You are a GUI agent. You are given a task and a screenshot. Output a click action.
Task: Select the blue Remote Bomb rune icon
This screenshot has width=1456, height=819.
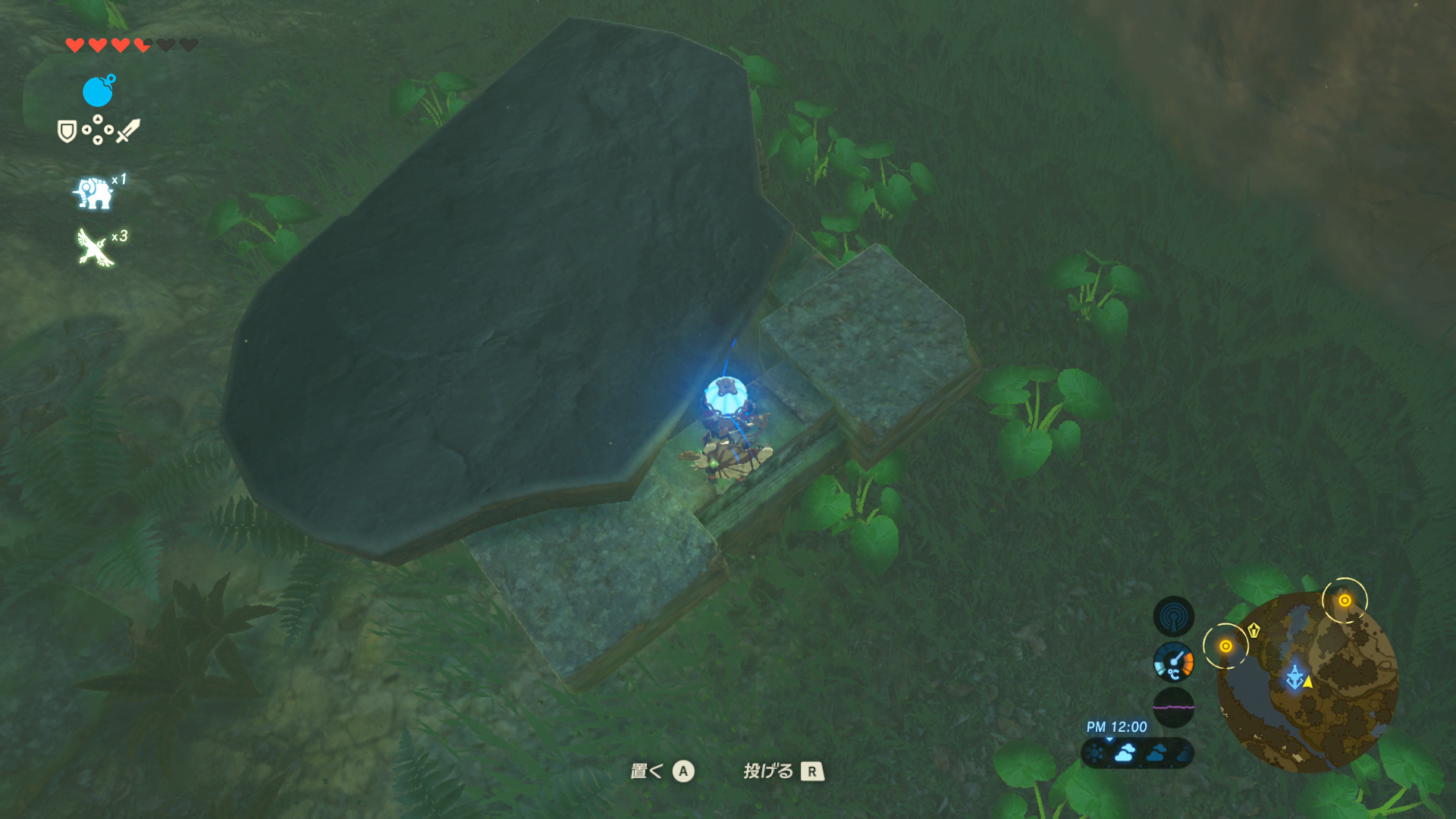click(99, 90)
